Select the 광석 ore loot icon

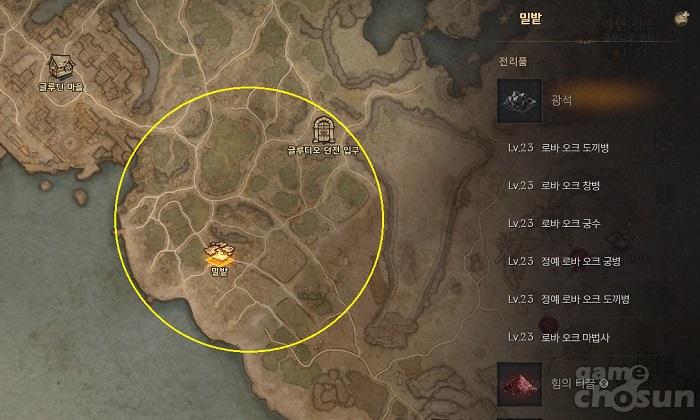pos(520,100)
